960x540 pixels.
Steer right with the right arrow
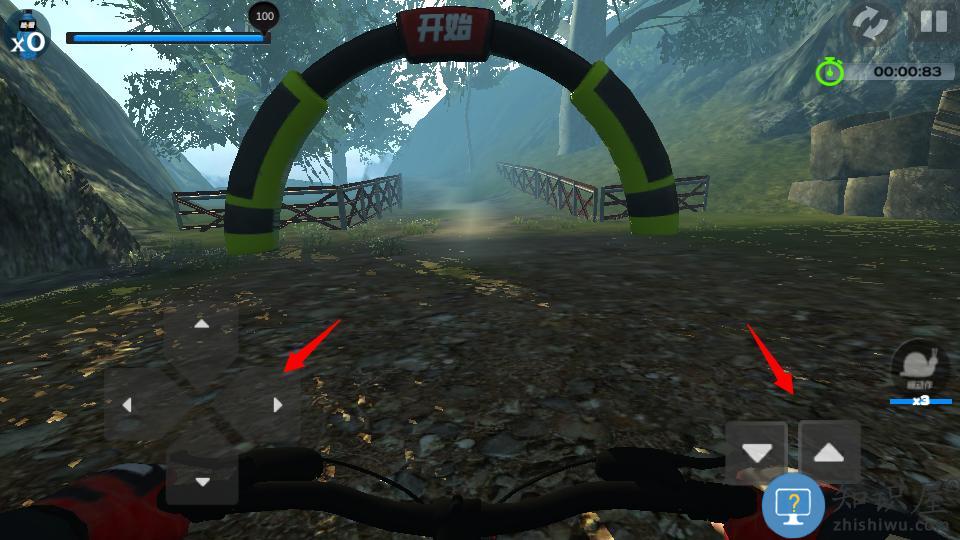click(x=277, y=405)
